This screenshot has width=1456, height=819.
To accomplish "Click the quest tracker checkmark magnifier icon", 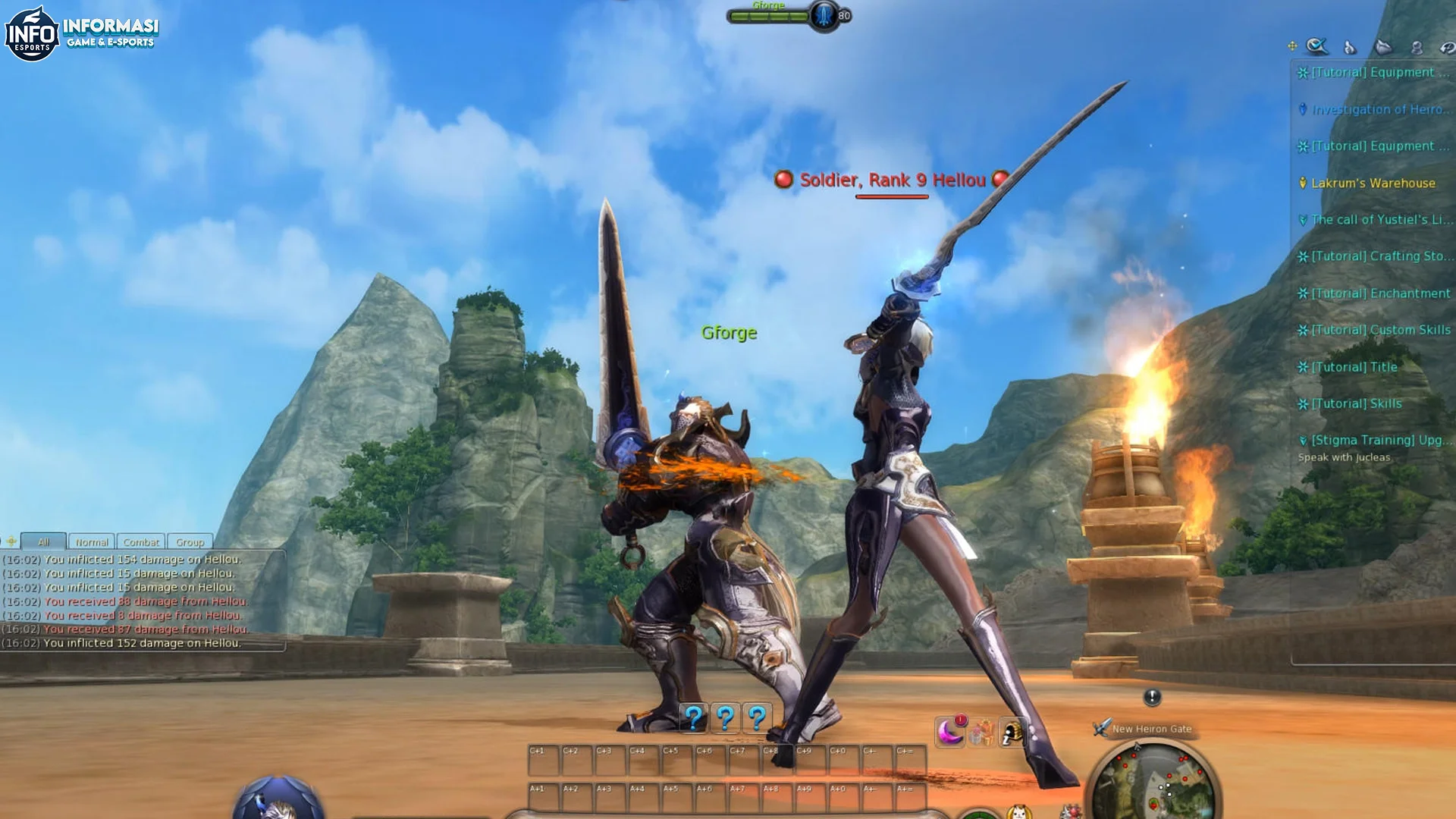I will 1317,46.
